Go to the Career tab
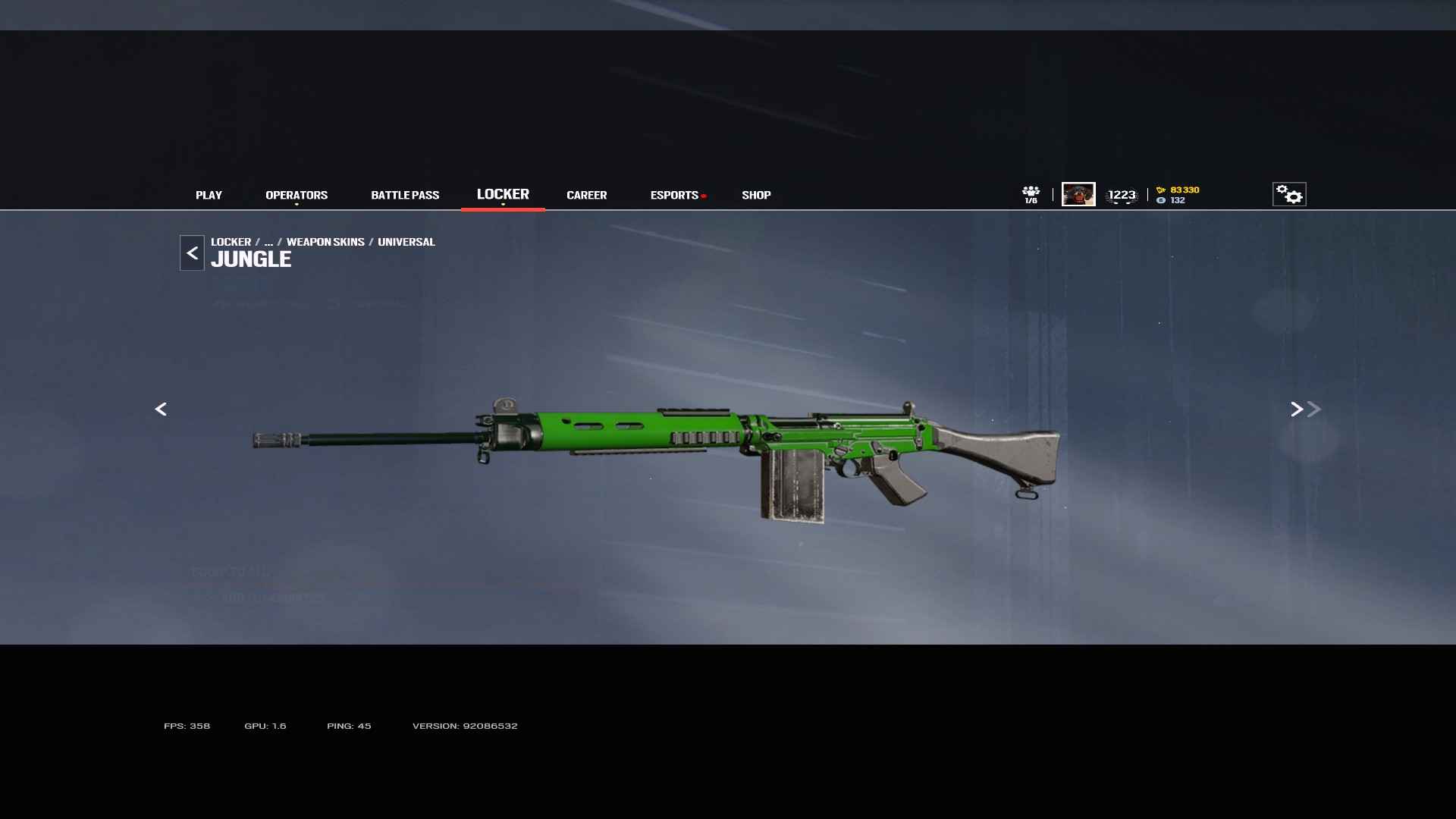The height and width of the screenshot is (819, 1456). click(586, 195)
